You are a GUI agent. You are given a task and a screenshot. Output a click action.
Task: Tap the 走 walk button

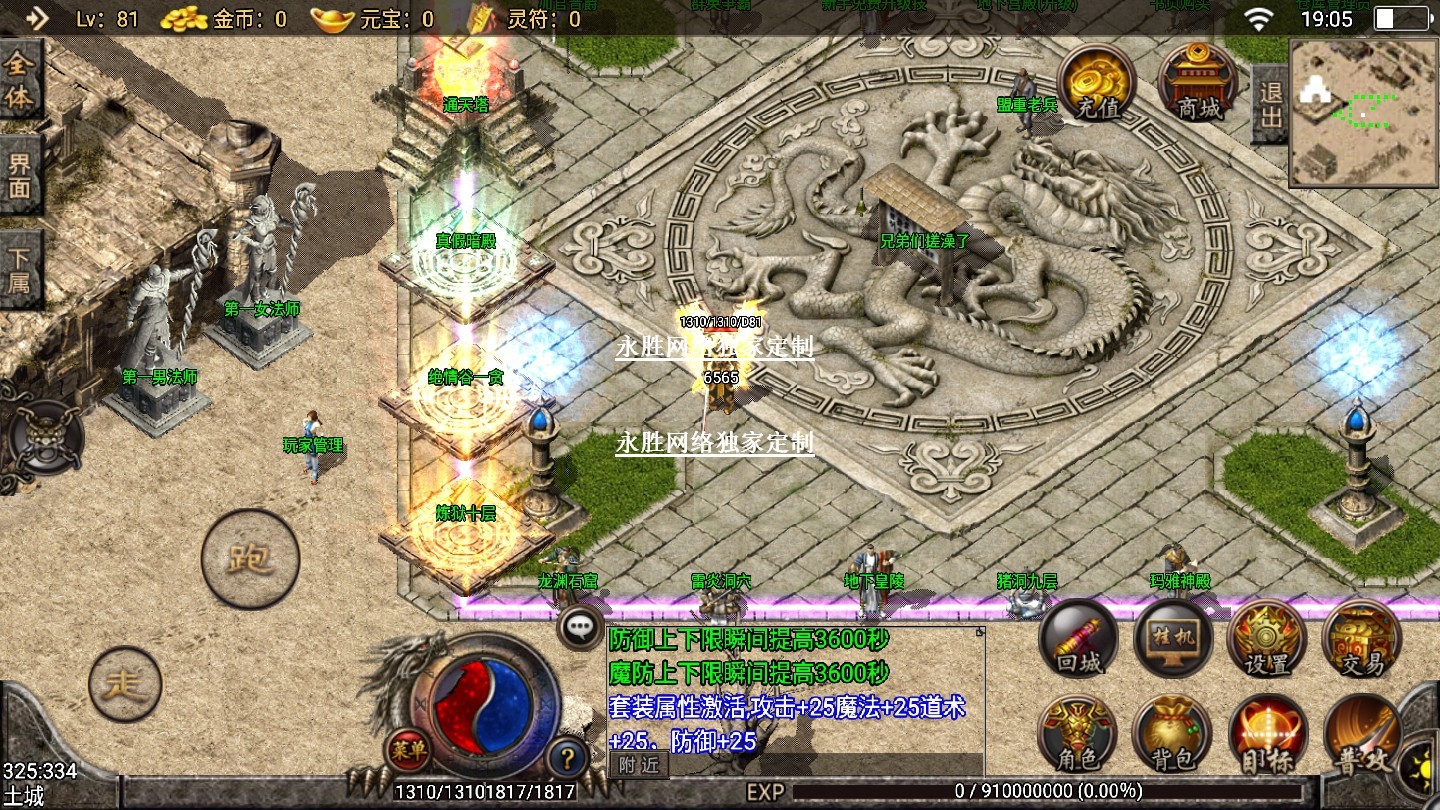pyautogui.click(x=125, y=684)
